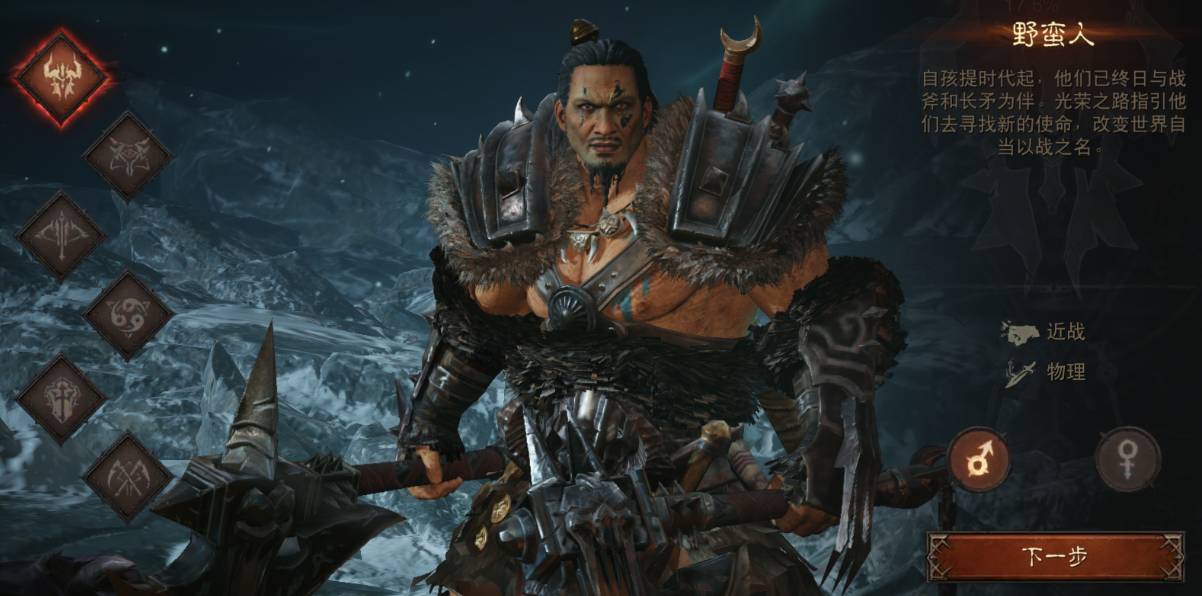Pick the swirl Monk class icon
Image resolution: width=1202 pixels, height=596 pixels.
tap(127, 316)
